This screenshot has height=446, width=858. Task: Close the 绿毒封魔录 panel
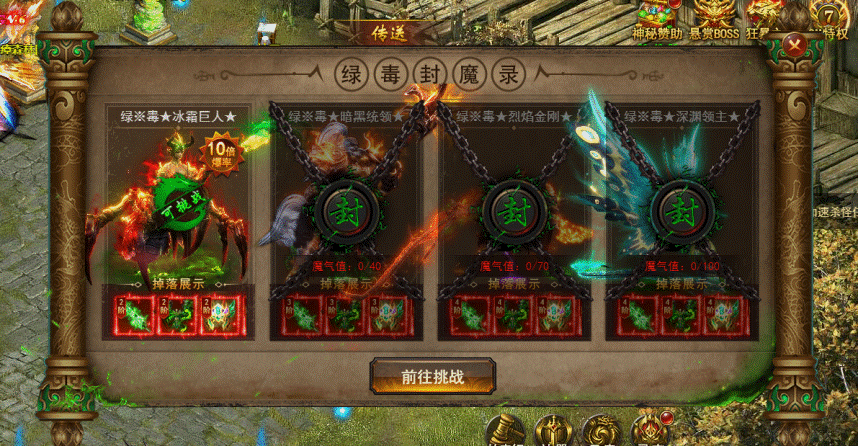tap(796, 45)
